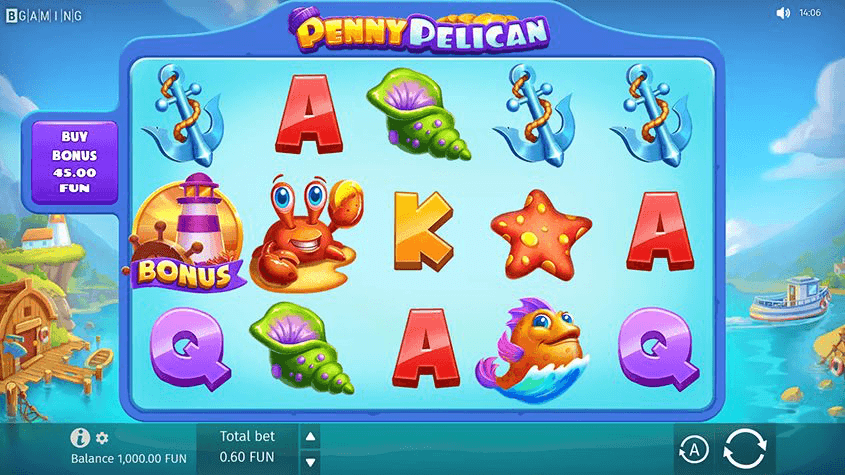
Task: Open the autoplay options
Action: (x=693, y=451)
